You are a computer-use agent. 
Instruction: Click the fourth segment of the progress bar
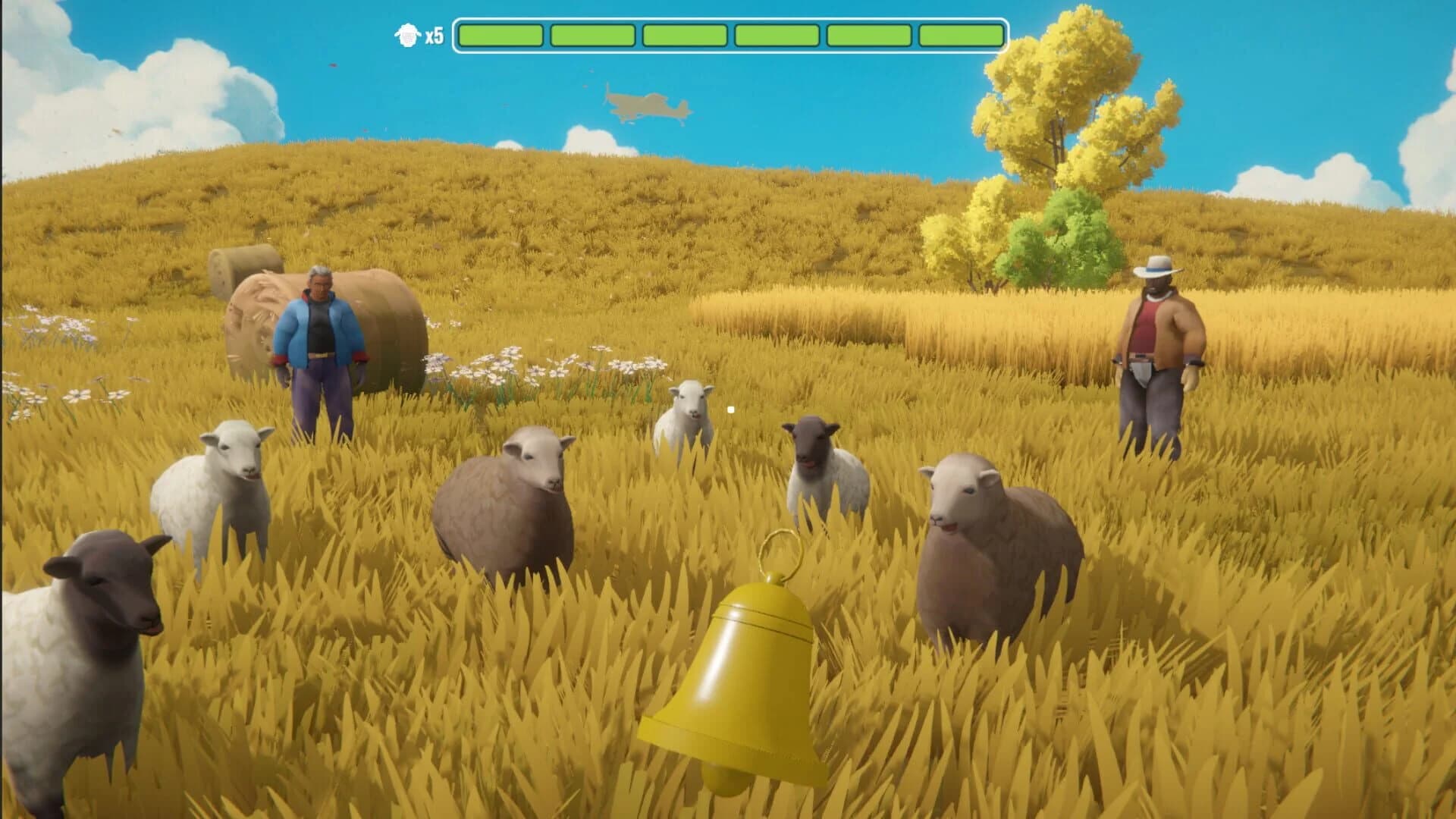tap(776, 33)
